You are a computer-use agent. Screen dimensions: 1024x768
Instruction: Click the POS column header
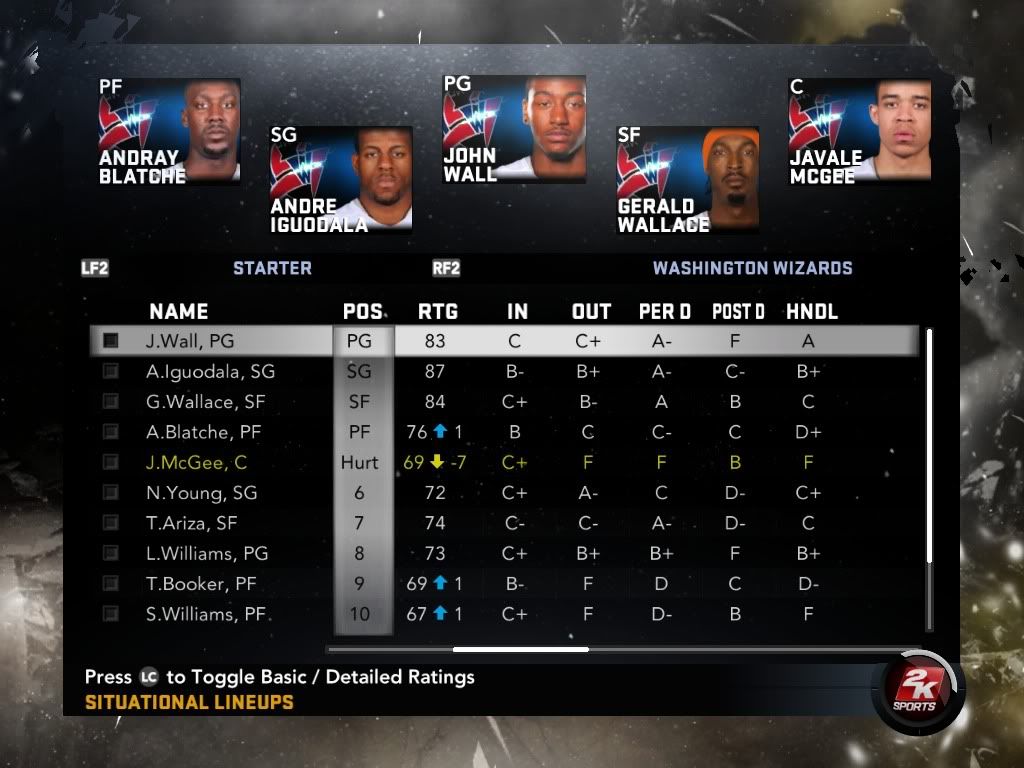(362, 312)
